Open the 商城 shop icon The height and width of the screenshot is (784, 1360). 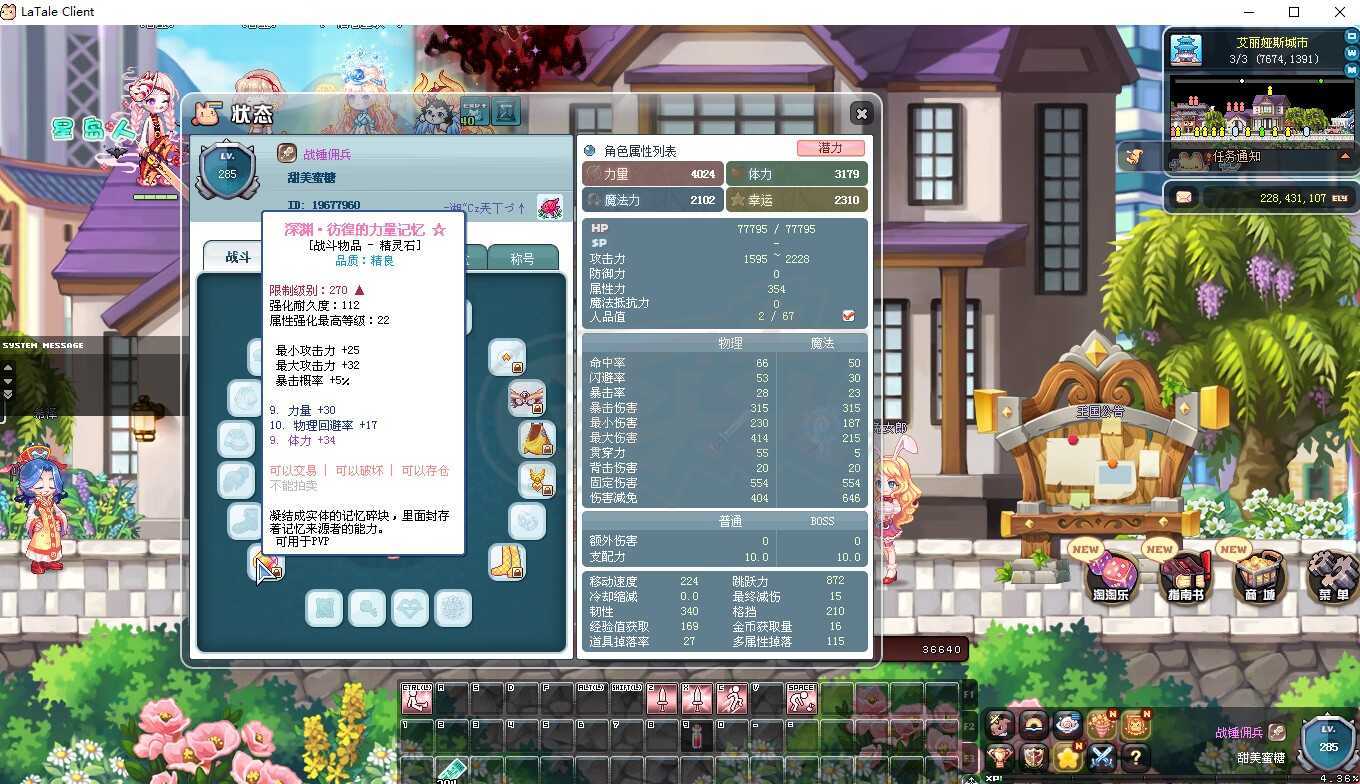point(1258,578)
